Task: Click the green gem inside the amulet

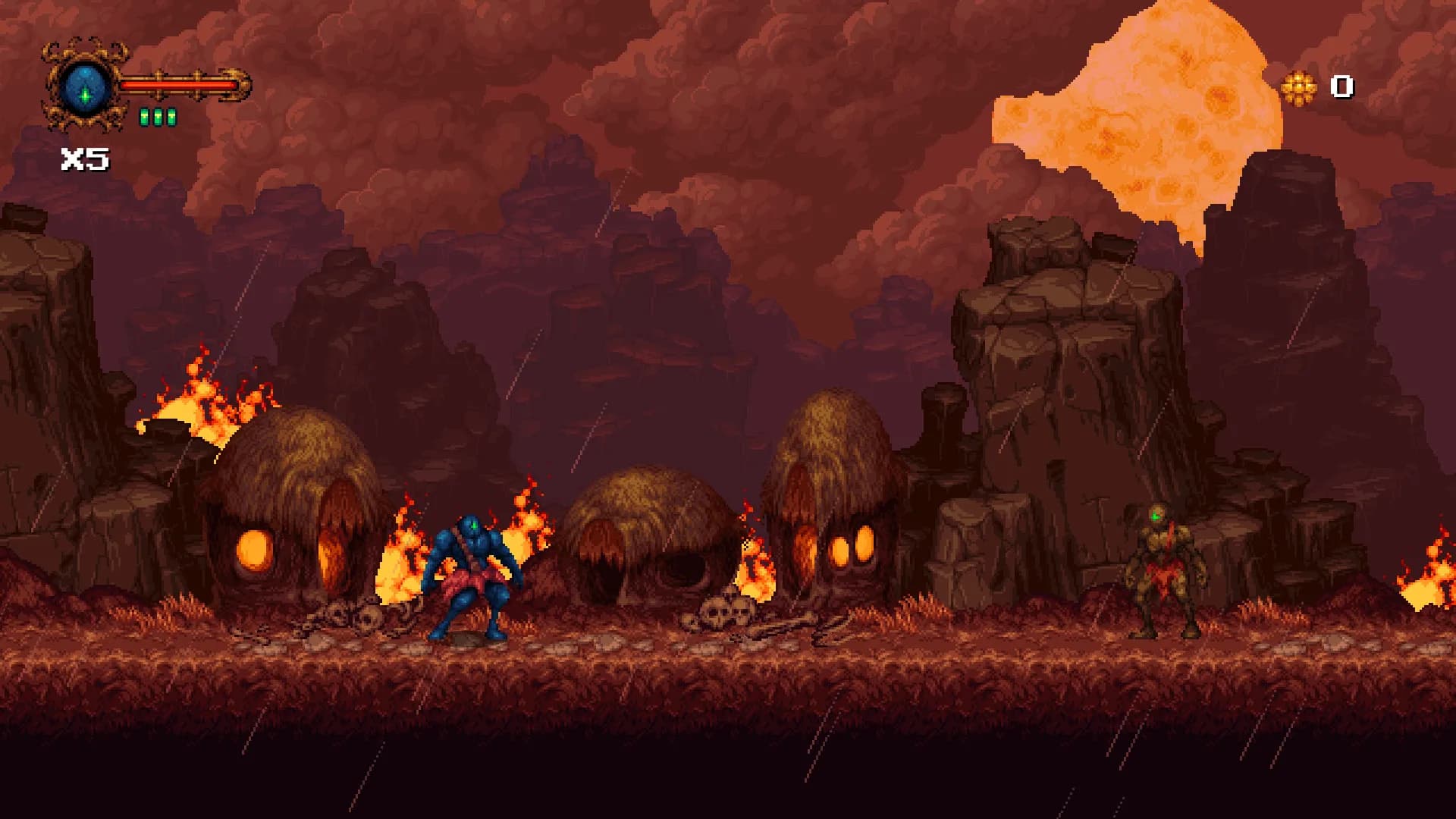Action: tap(86, 97)
